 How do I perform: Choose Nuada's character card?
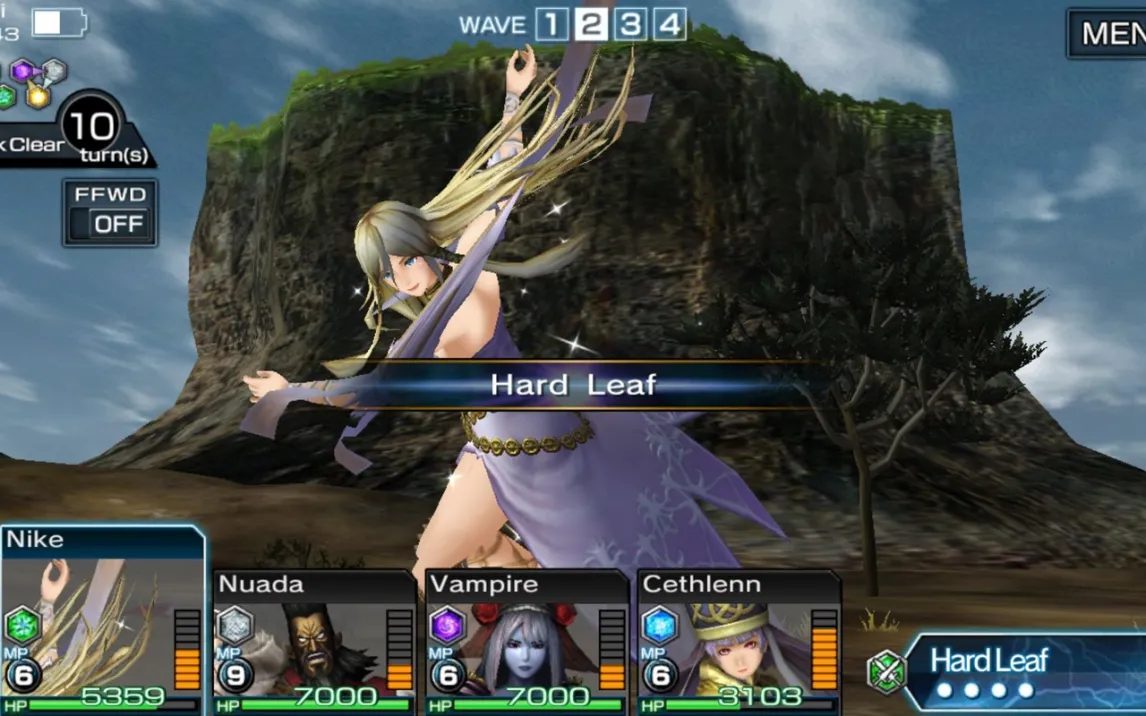[314, 642]
